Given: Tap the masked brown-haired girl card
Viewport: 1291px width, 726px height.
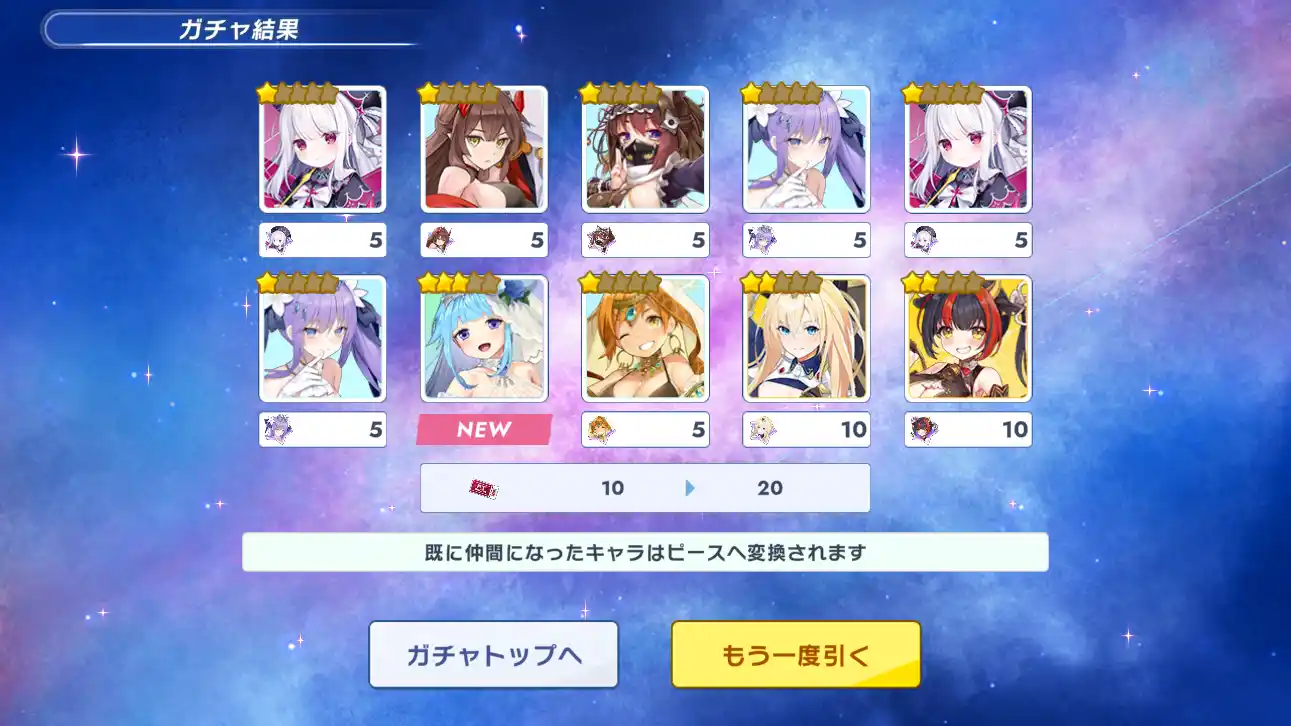Looking at the screenshot, I should 645,149.
